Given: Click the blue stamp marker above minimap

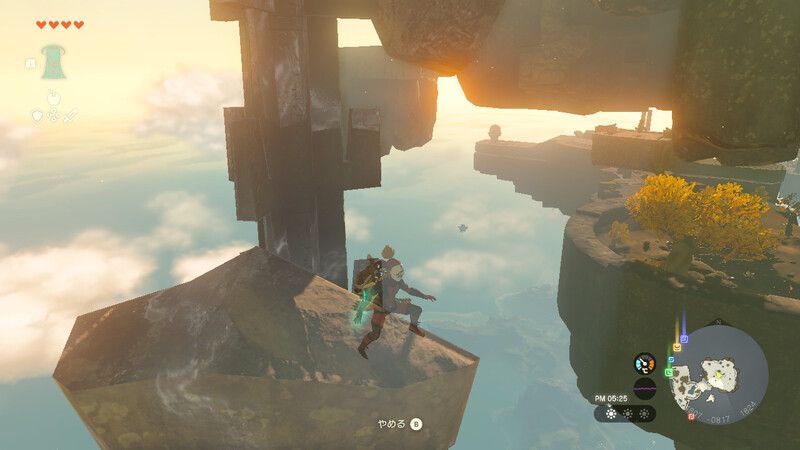Looking at the screenshot, I should (x=682, y=337).
